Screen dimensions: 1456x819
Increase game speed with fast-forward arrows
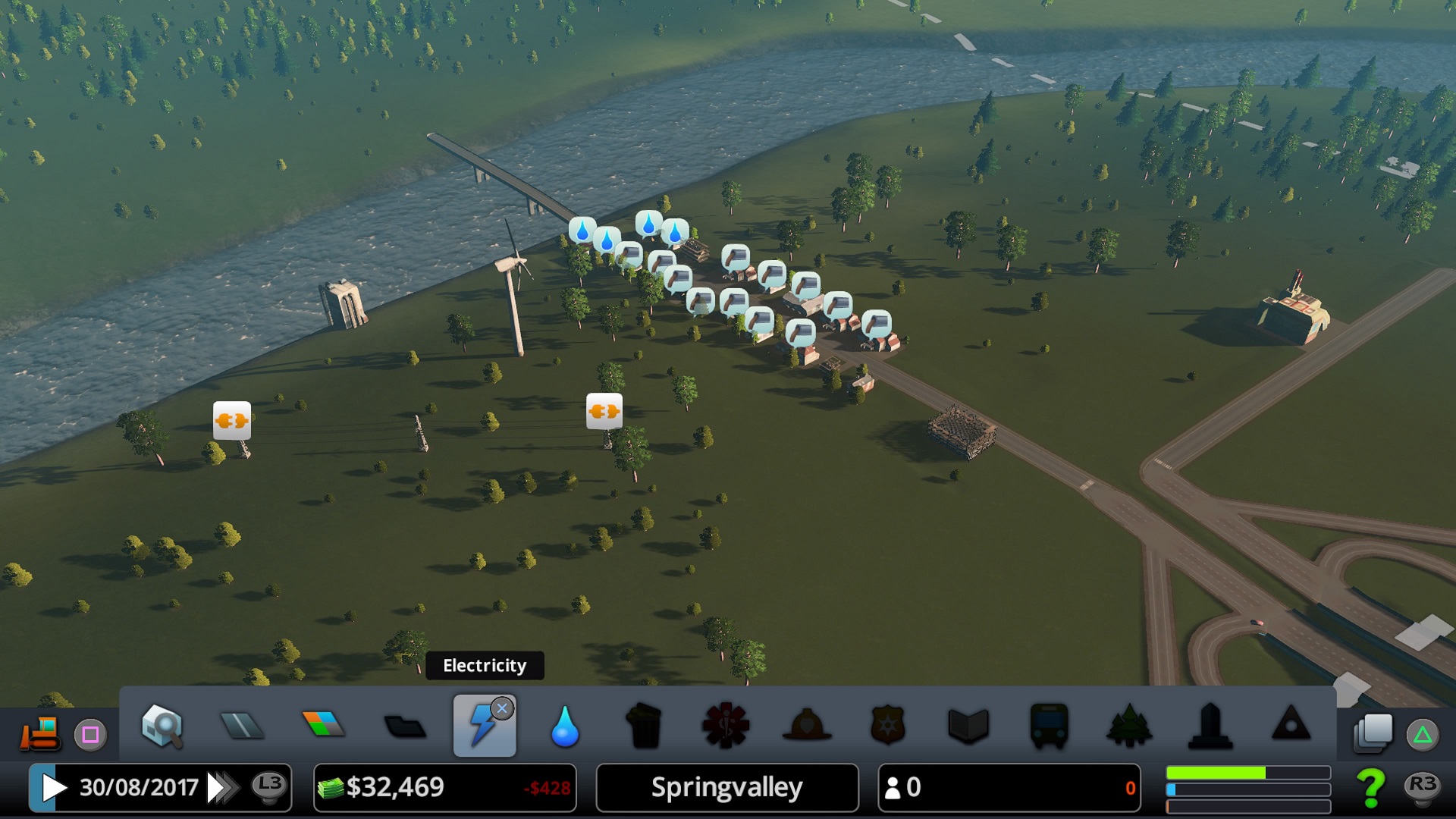click(221, 788)
